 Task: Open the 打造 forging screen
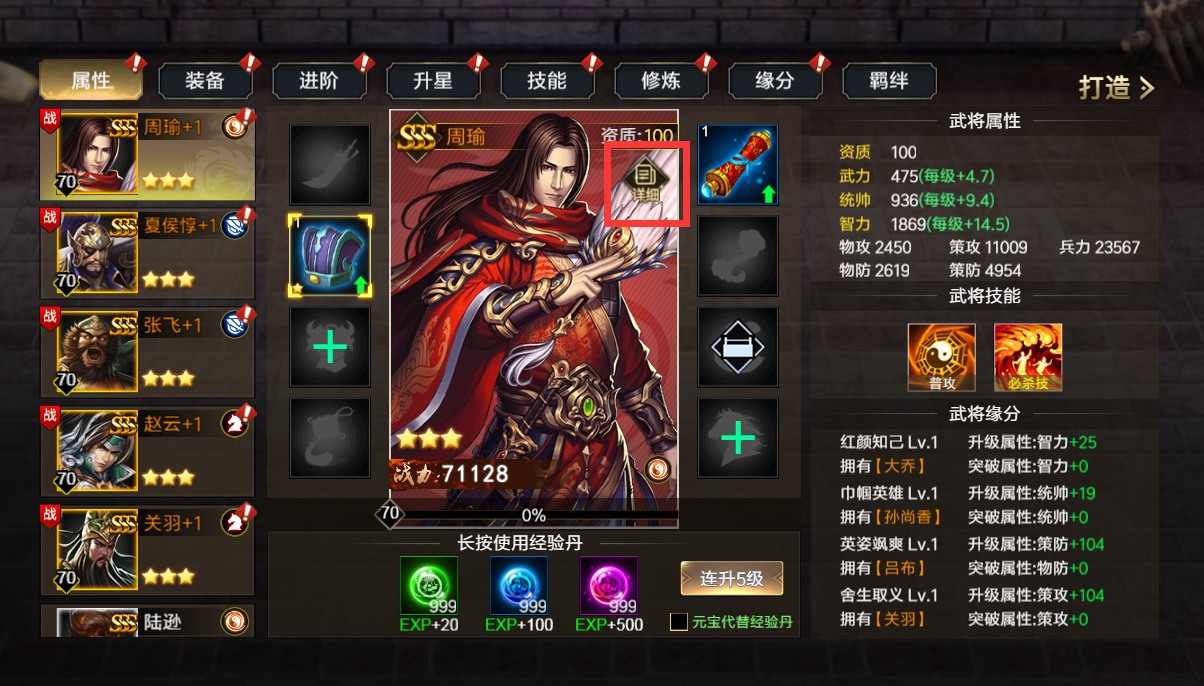point(1115,88)
